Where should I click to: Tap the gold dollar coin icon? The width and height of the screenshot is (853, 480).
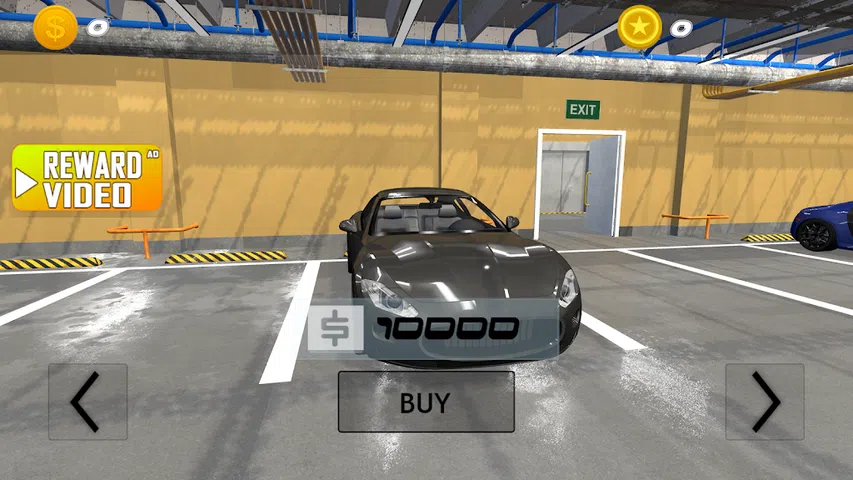pos(55,27)
